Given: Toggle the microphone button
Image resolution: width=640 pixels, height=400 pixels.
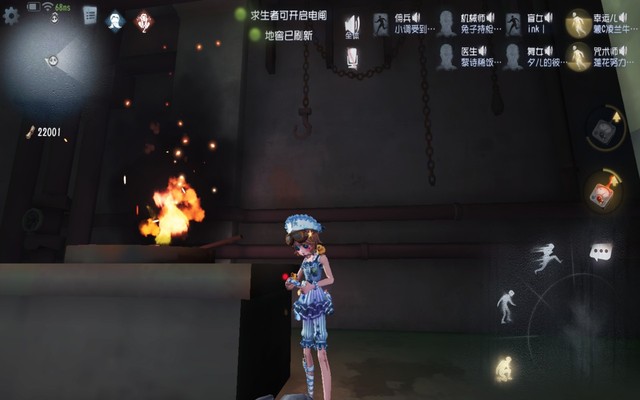Looking at the screenshot, I should pyautogui.click(x=352, y=59).
